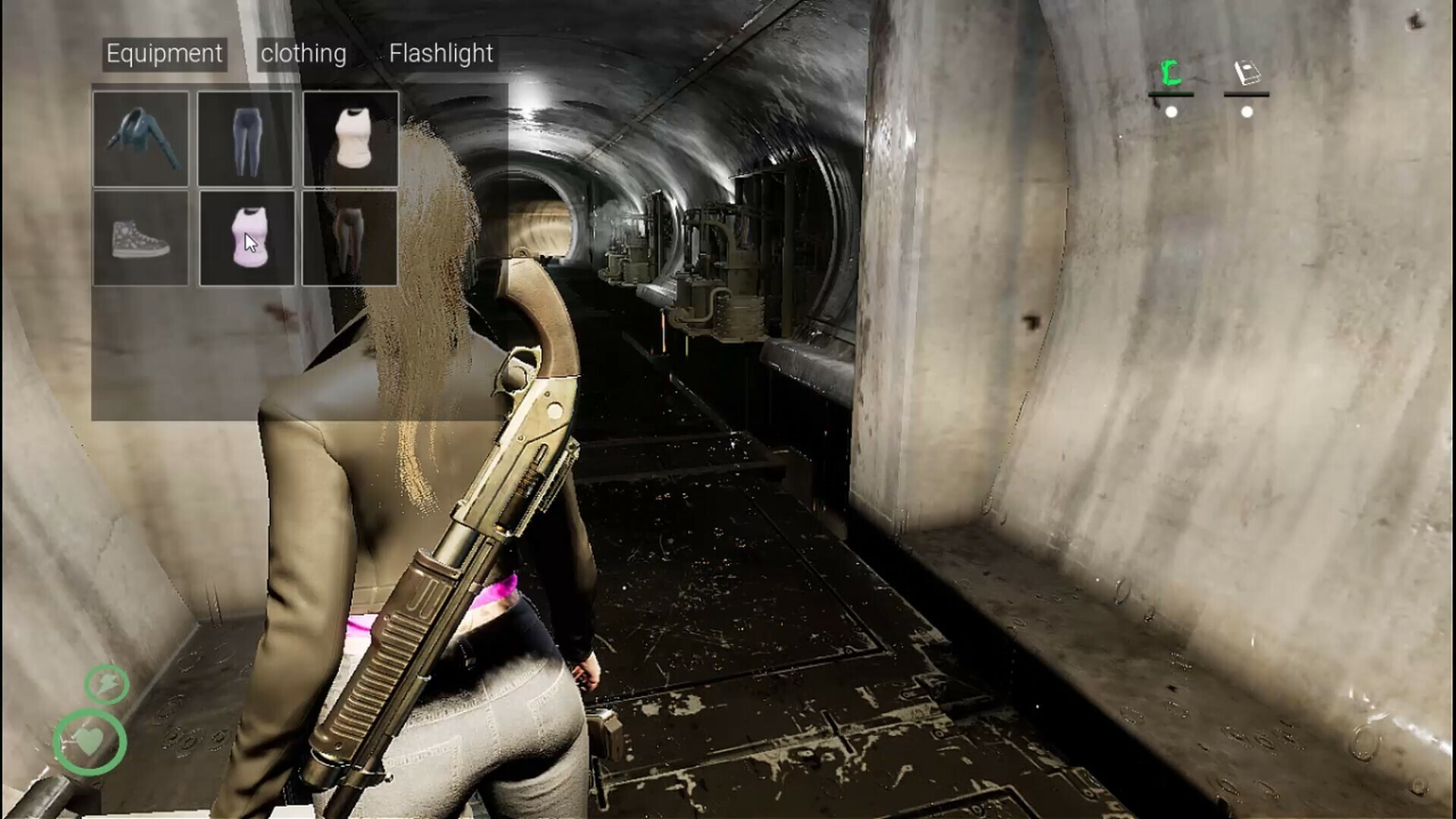Select the white tank top

click(350, 139)
